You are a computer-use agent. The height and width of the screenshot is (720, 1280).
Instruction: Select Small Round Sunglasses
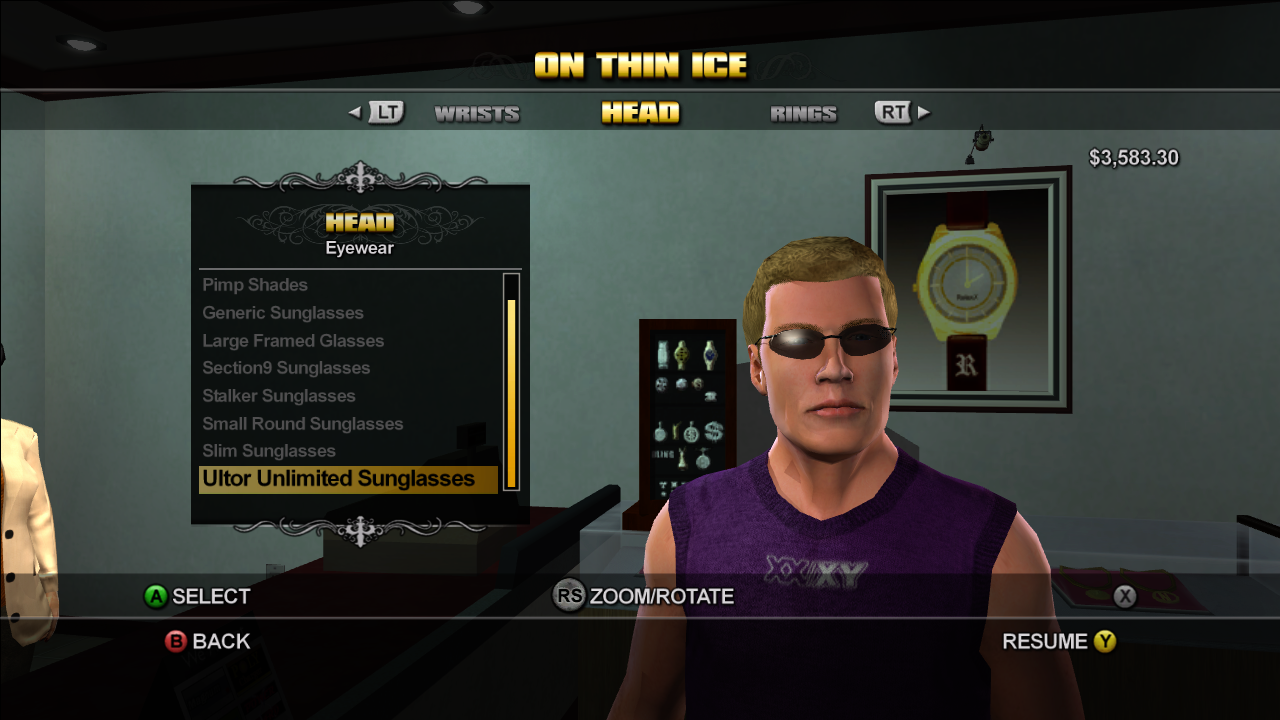click(303, 424)
